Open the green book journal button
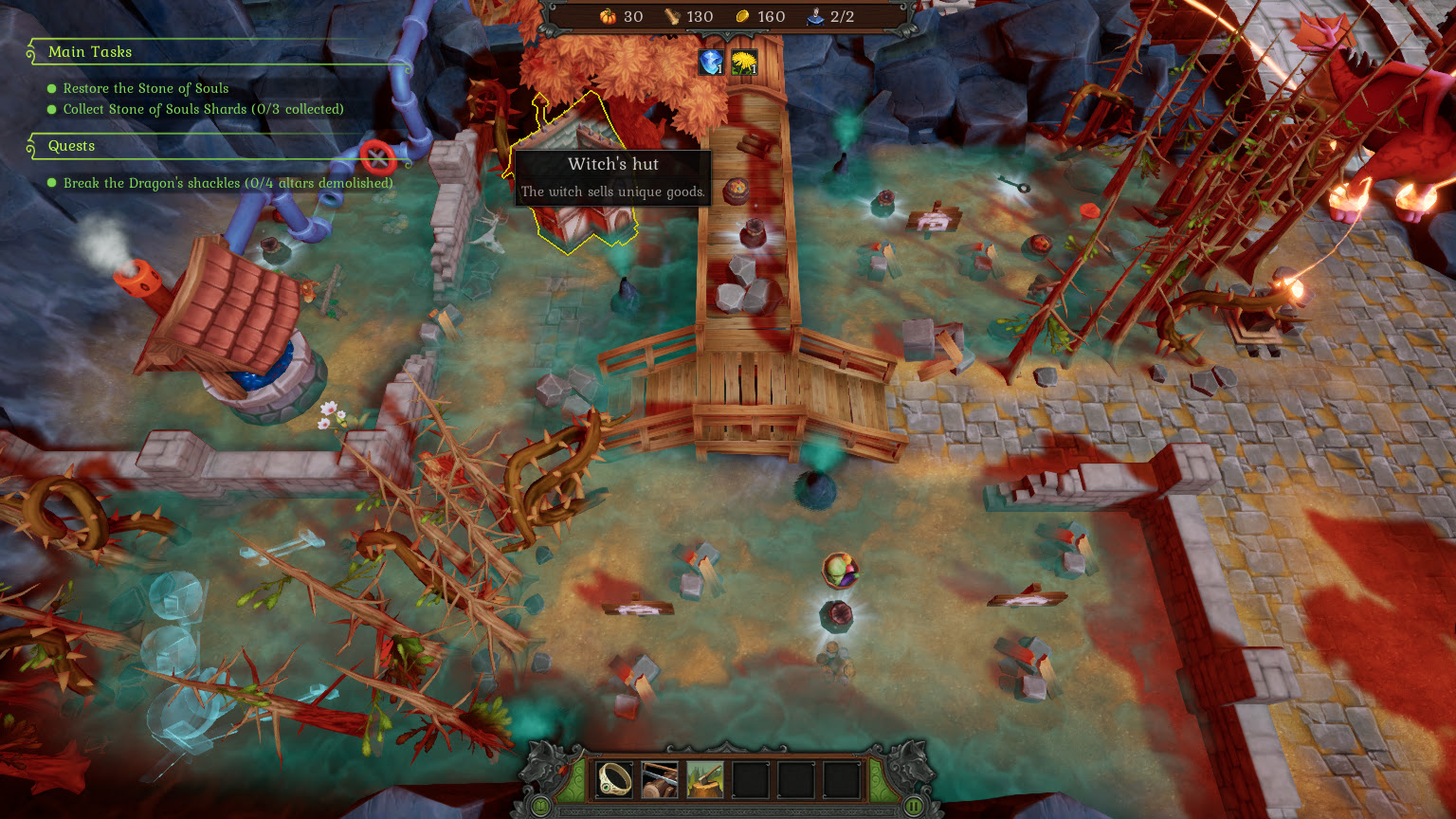1456x819 pixels. [x=540, y=807]
